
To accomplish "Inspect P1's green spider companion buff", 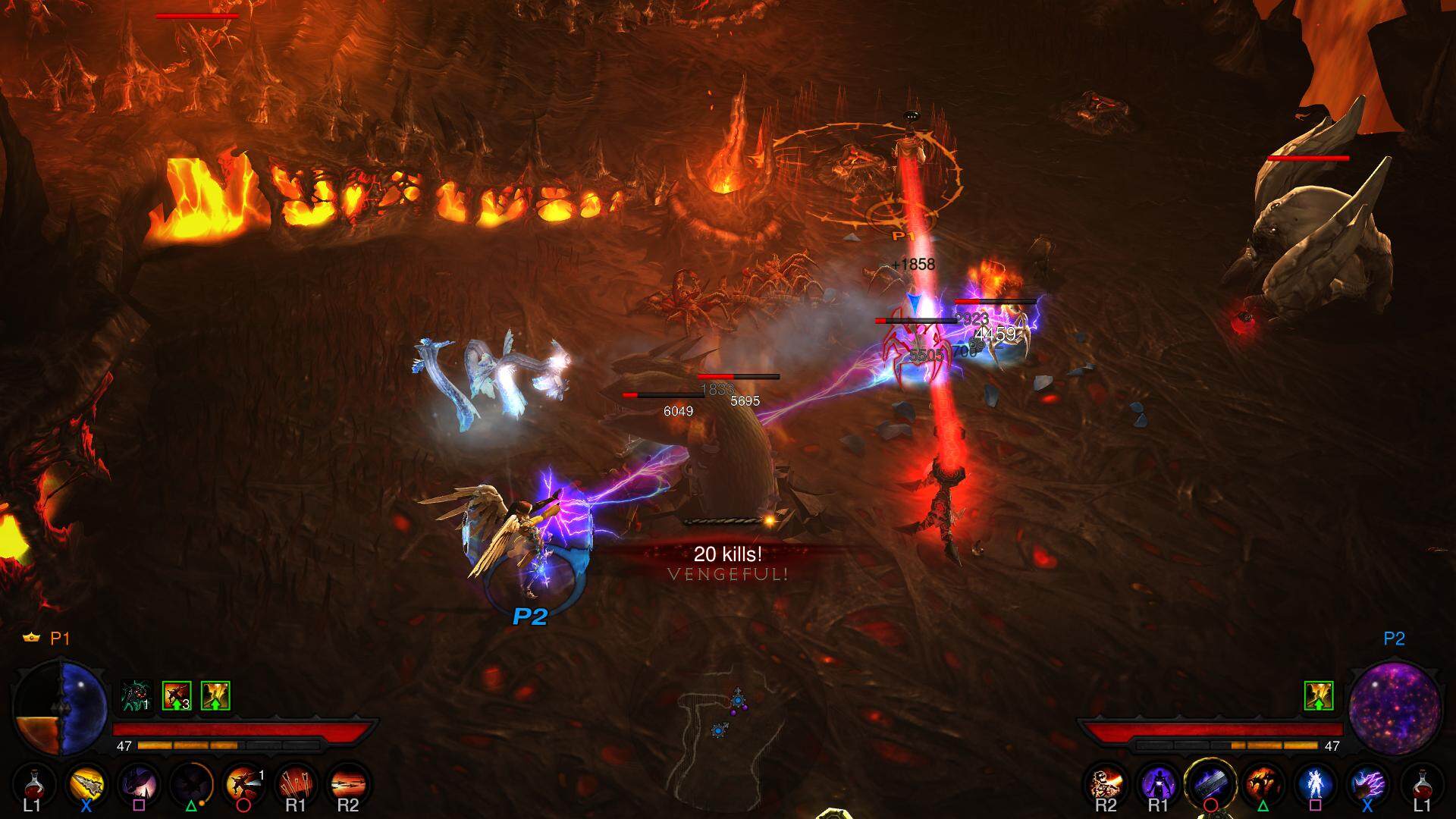I will click(x=137, y=695).
